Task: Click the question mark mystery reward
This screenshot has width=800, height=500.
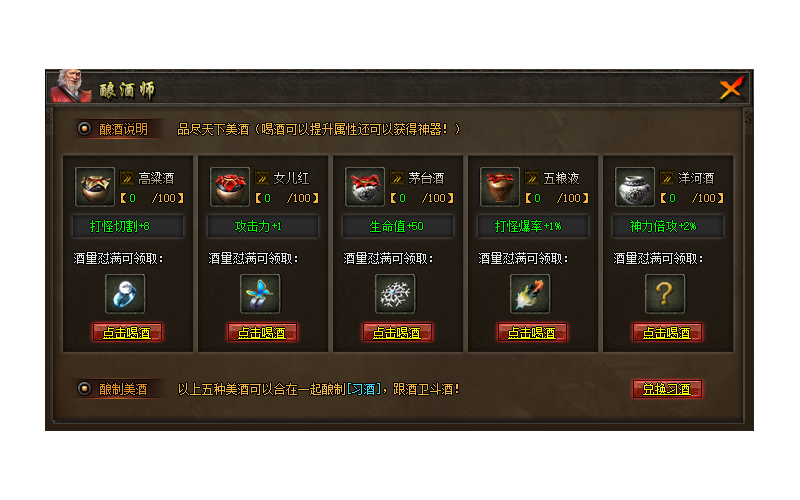Action: pos(666,293)
